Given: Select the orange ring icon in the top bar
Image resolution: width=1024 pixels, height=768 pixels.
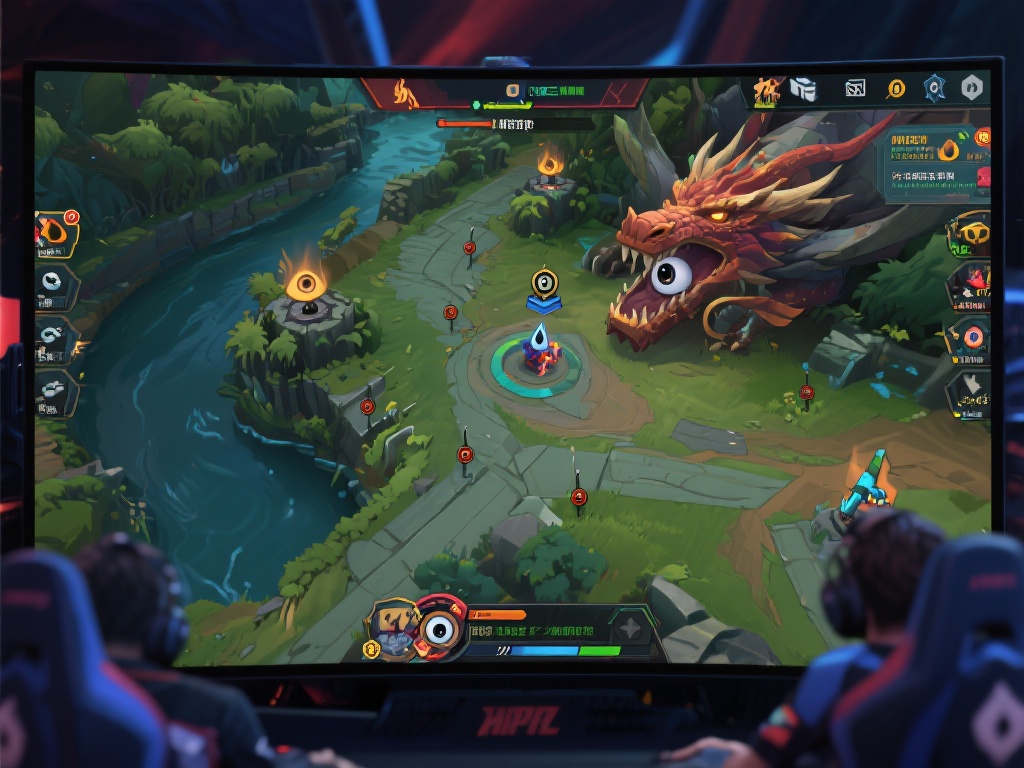Looking at the screenshot, I should 895,90.
